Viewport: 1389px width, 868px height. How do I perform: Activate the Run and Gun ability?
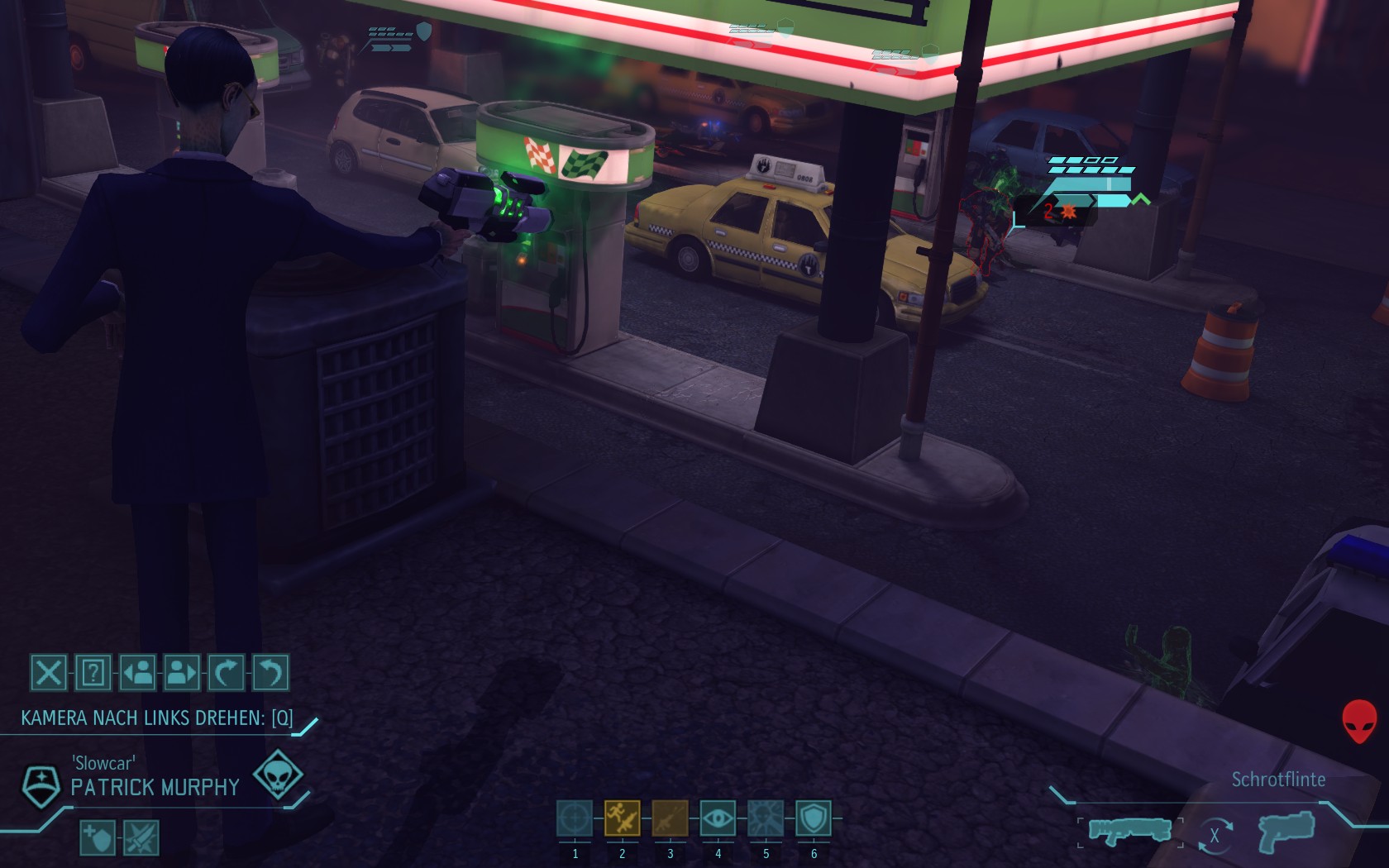(x=622, y=818)
